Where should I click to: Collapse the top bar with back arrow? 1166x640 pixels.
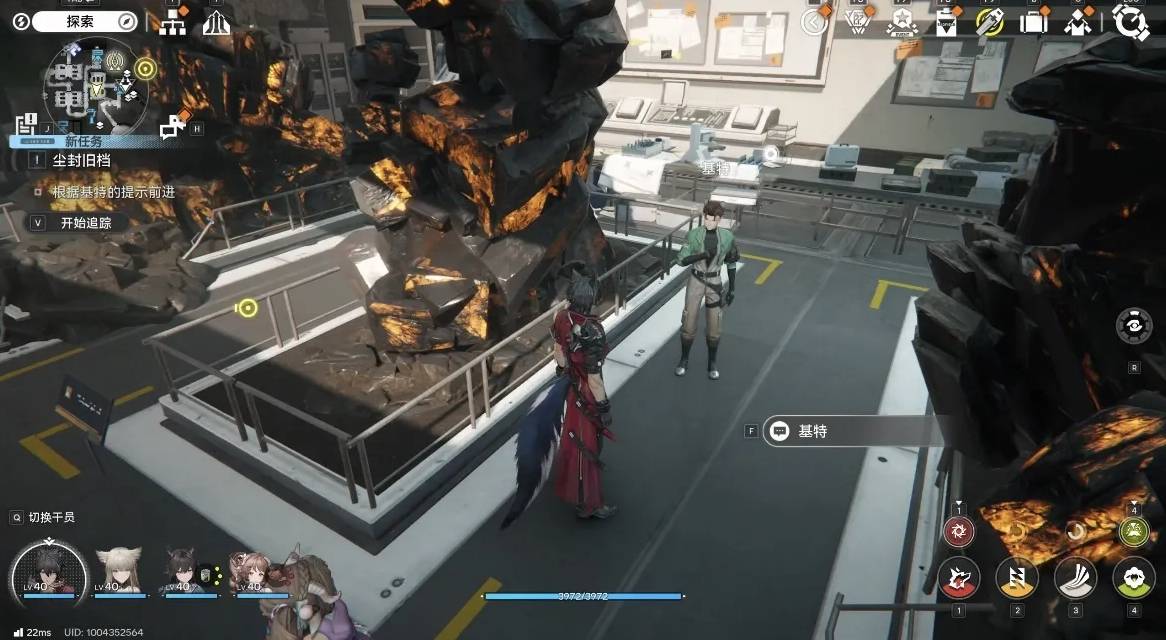pos(815,21)
